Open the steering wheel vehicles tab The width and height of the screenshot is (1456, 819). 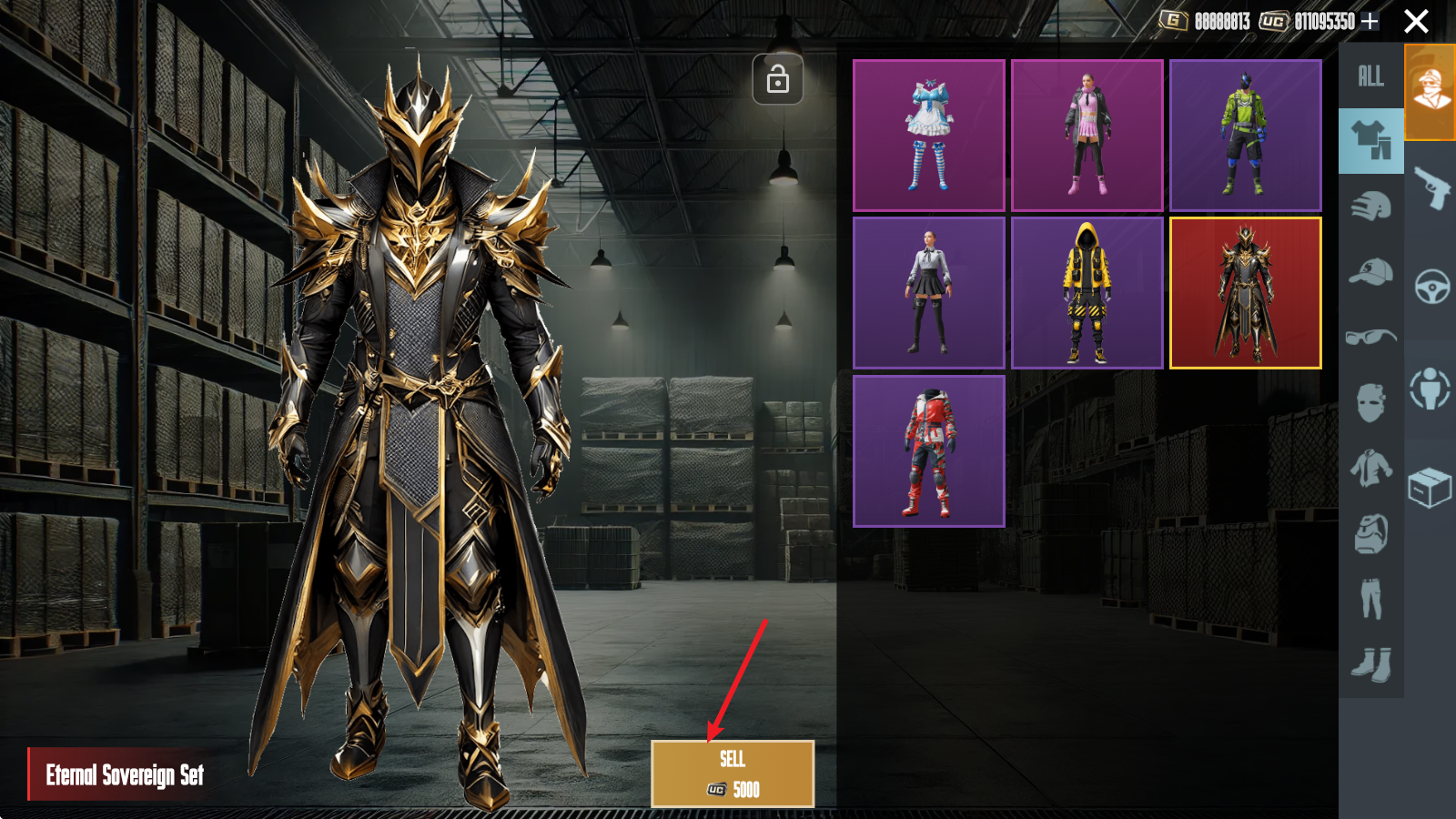[x=1431, y=288]
